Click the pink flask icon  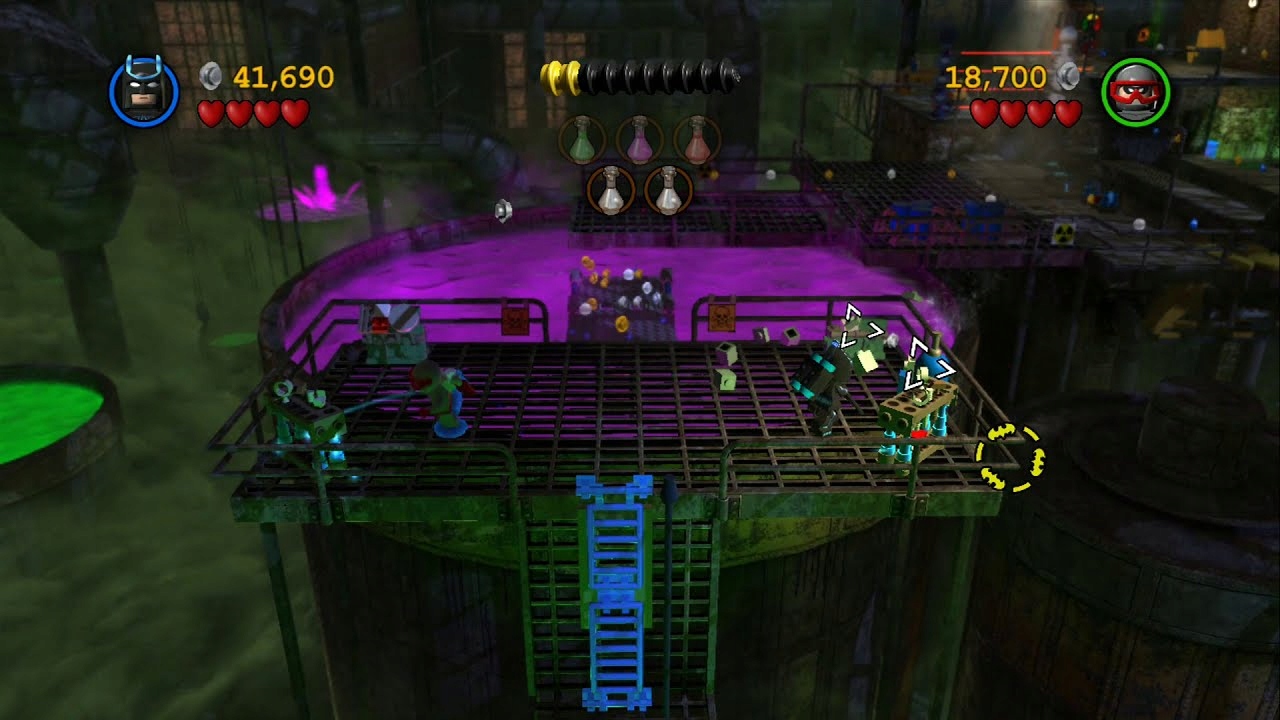click(x=639, y=138)
